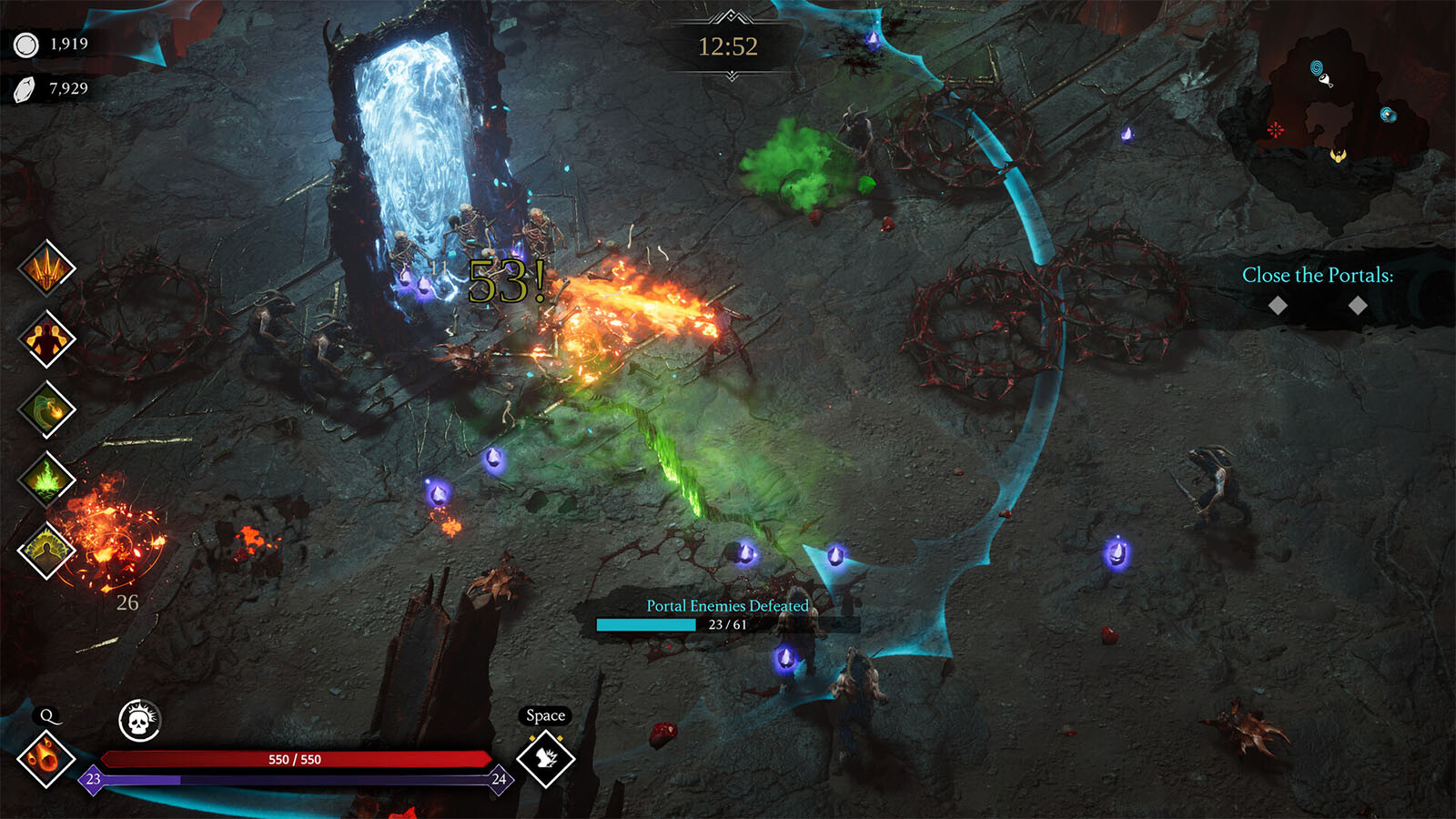
Task: Click the red crosshair marker on minimap
Action: [1276, 130]
